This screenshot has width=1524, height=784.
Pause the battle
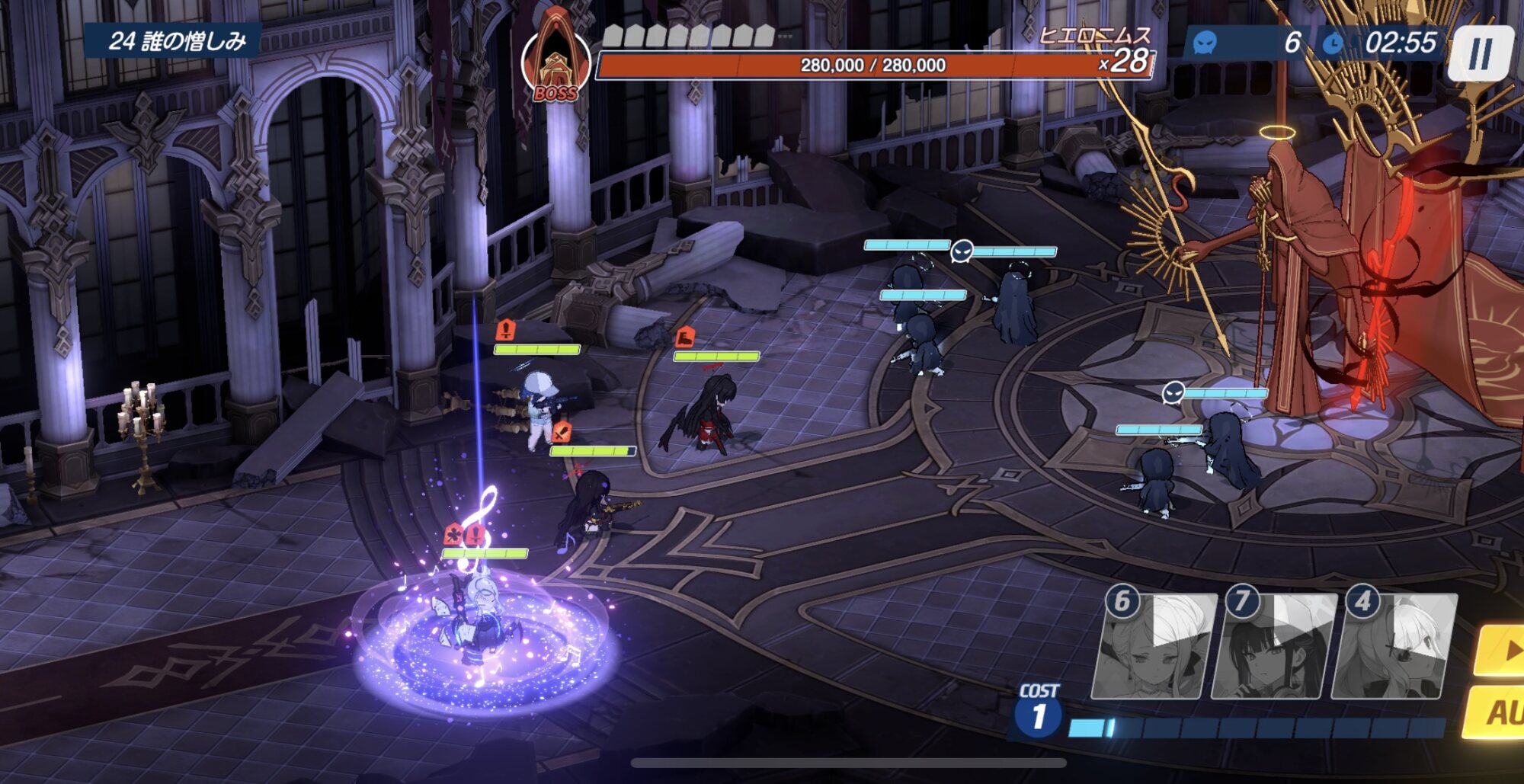click(1480, 53)
